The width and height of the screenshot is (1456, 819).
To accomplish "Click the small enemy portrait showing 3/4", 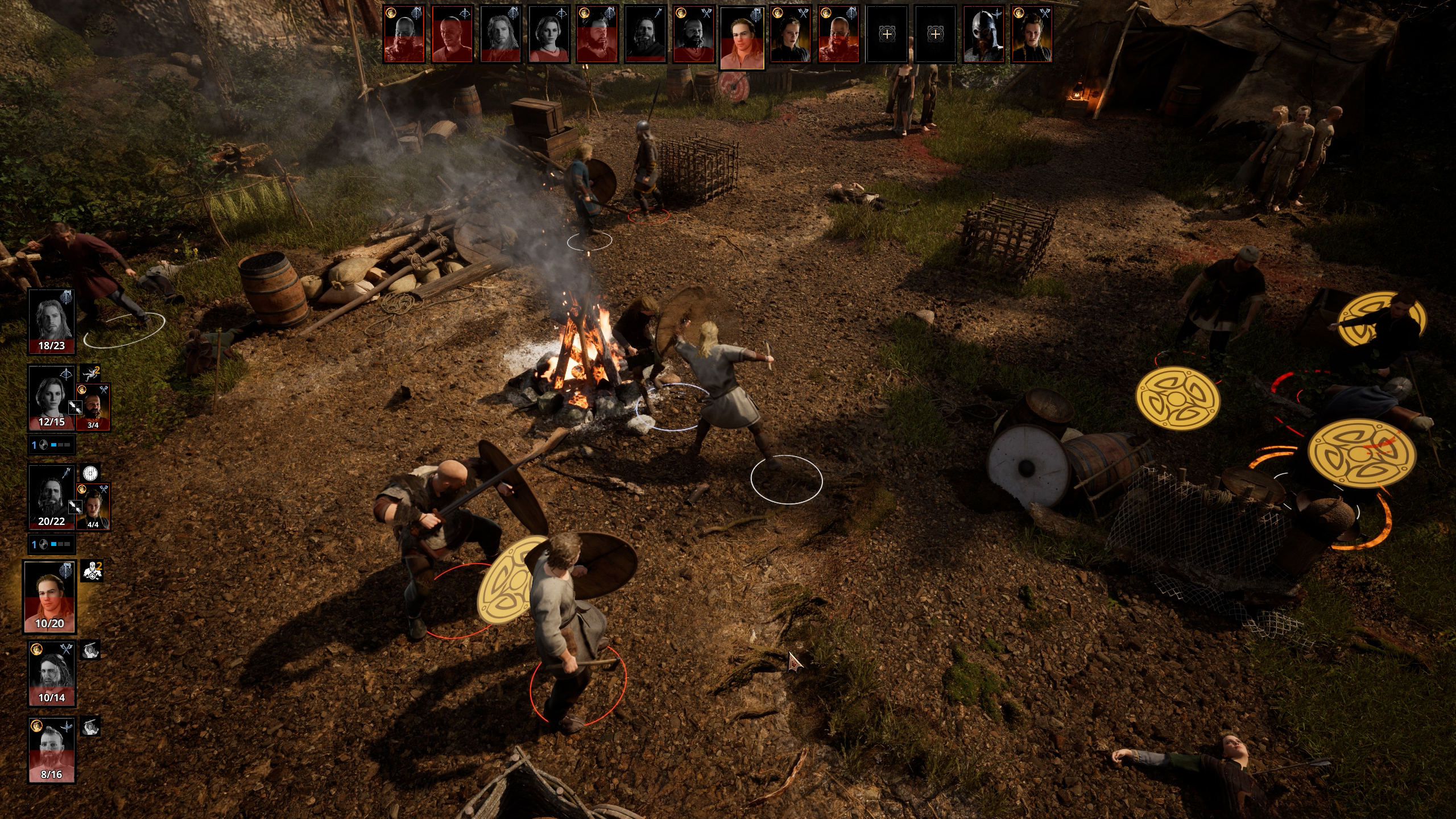I will [93, 407].
